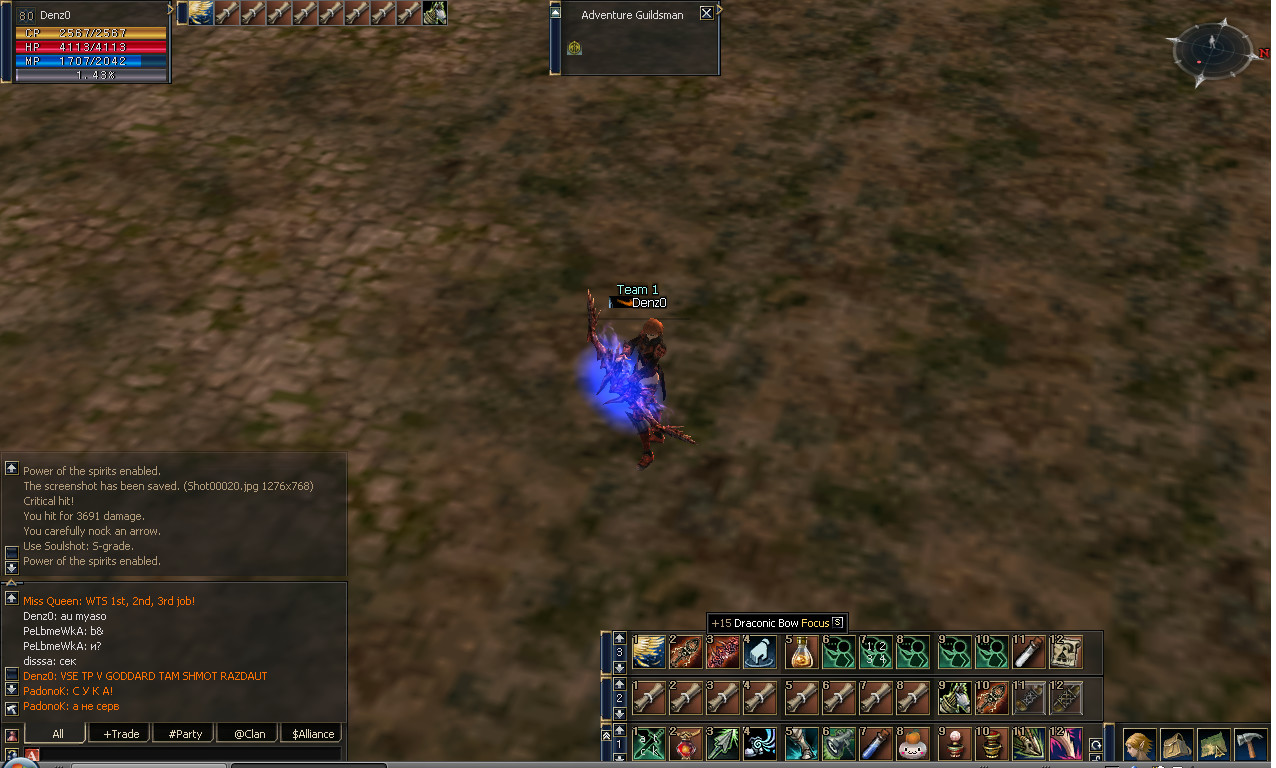The width and height of the screenshot is (1276, 768).
Task: Activate the attack skill in hotbar slot 1
Action: (648, 745)
